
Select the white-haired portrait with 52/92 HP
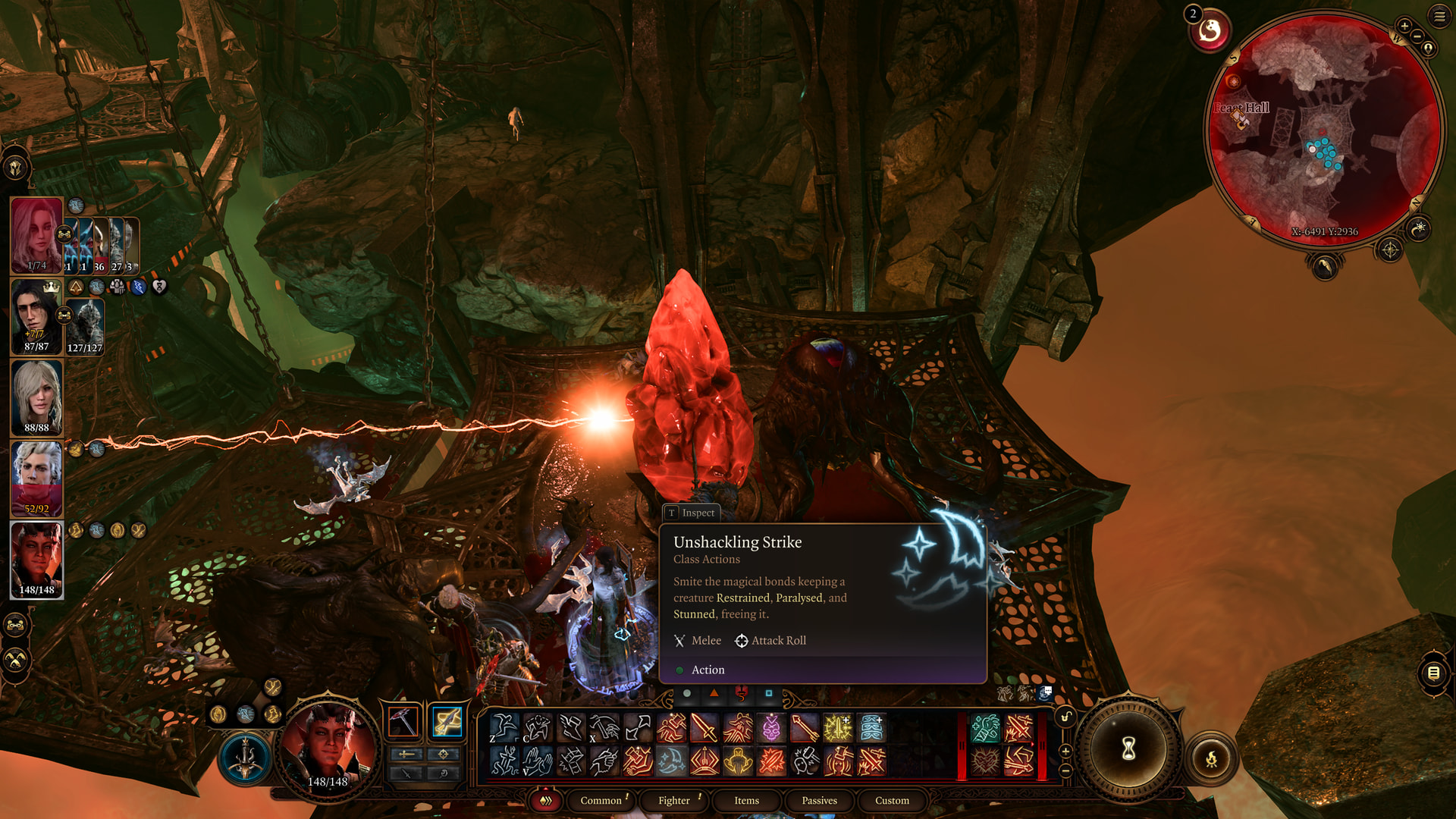(36, 479)
